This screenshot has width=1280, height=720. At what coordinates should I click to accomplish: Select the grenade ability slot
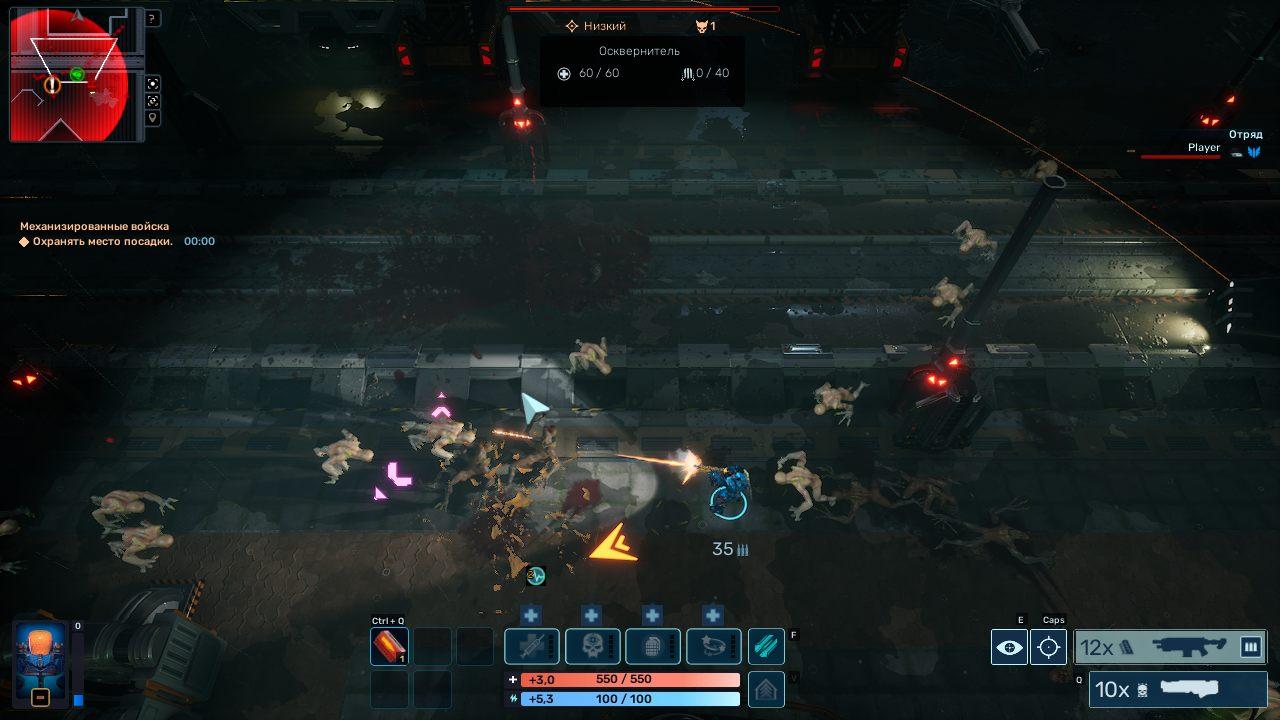point(653,647)
